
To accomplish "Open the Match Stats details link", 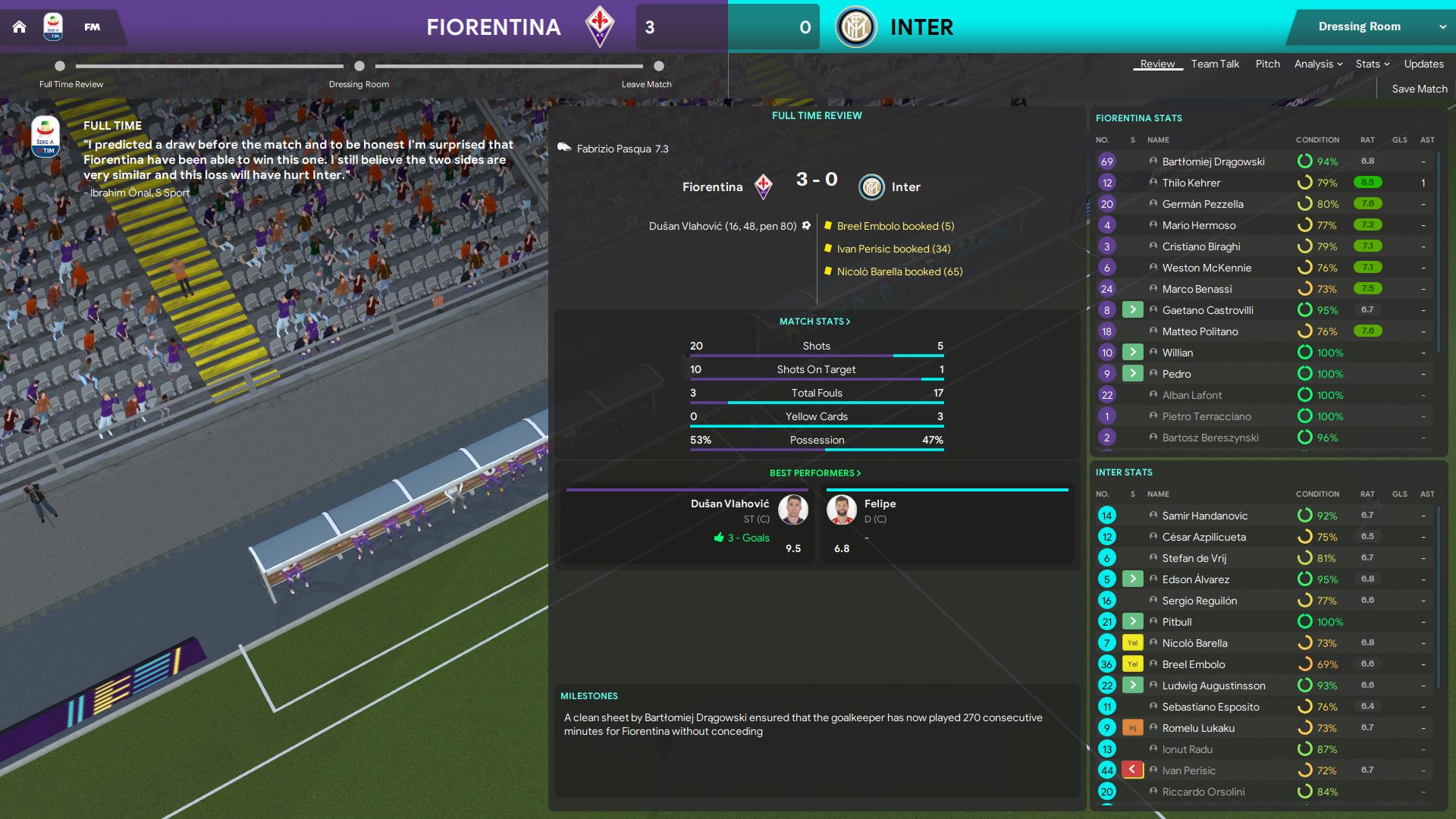I will tap(815, 322).
